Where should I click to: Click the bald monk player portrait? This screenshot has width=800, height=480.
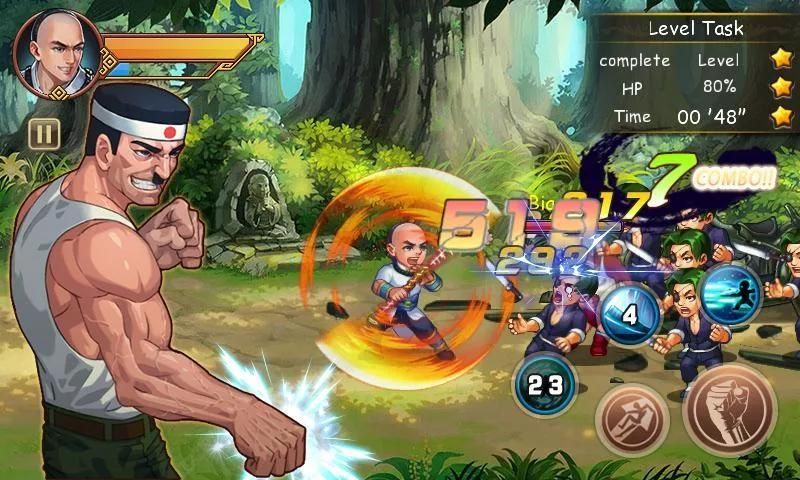pyautogui.click(x=57, y=54)
